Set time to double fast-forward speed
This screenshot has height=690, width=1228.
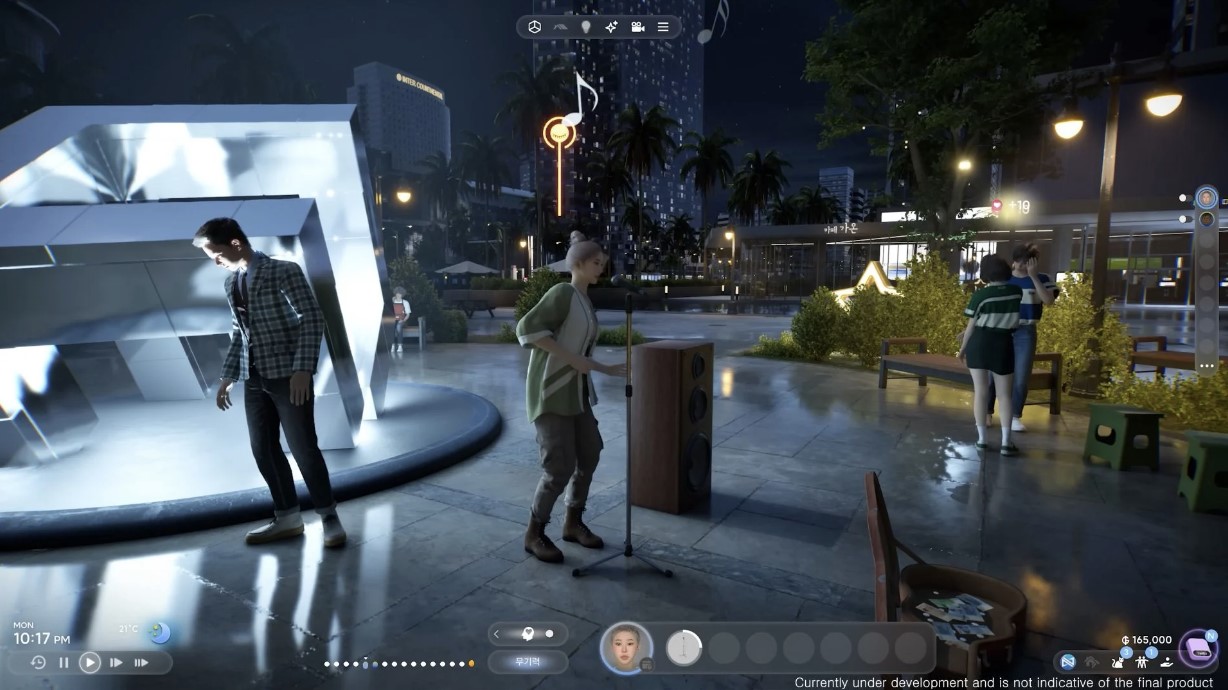(116, 662)
